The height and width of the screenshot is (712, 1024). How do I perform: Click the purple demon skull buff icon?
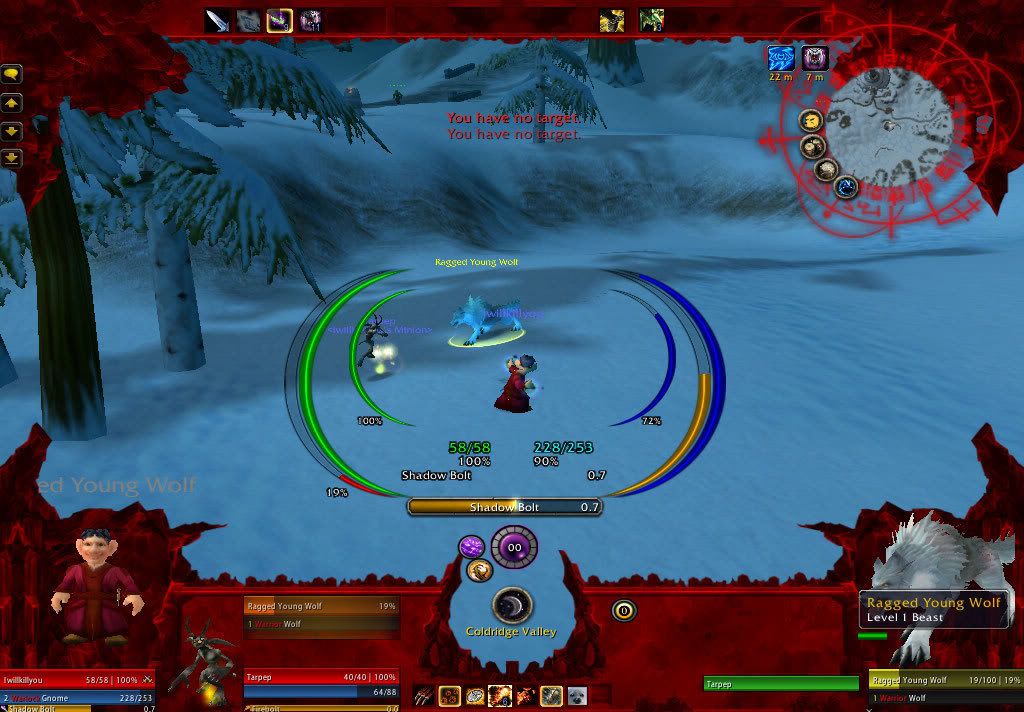(815, 58)
